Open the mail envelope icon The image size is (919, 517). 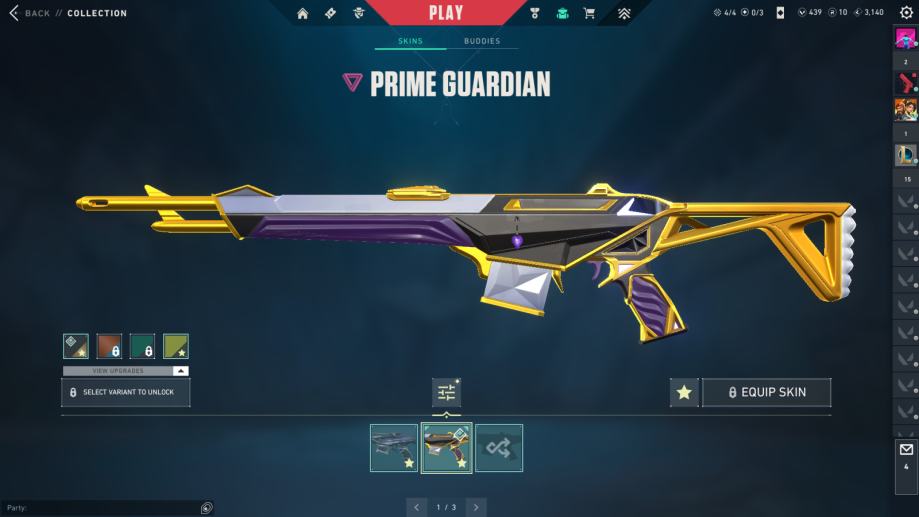906,450
